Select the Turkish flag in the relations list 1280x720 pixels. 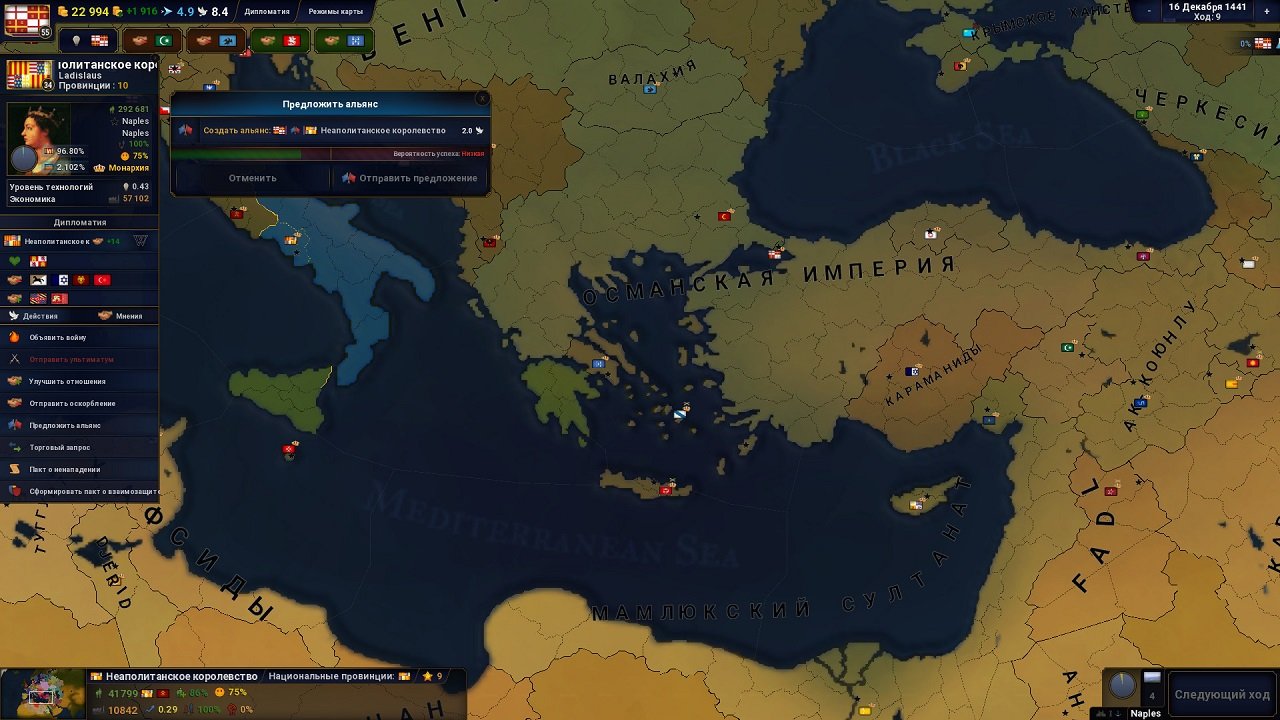tap(102, 280)
